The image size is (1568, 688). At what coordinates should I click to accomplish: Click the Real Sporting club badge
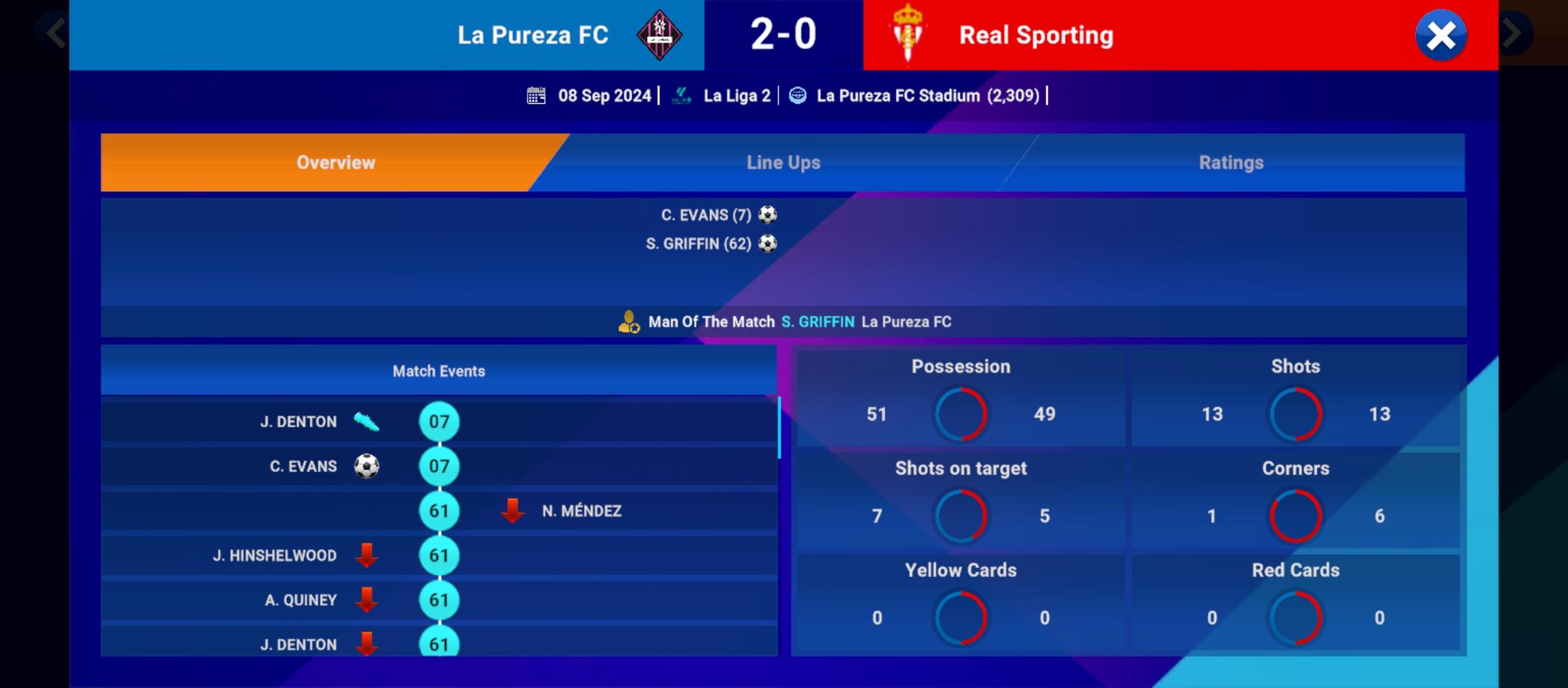(908, 35)
